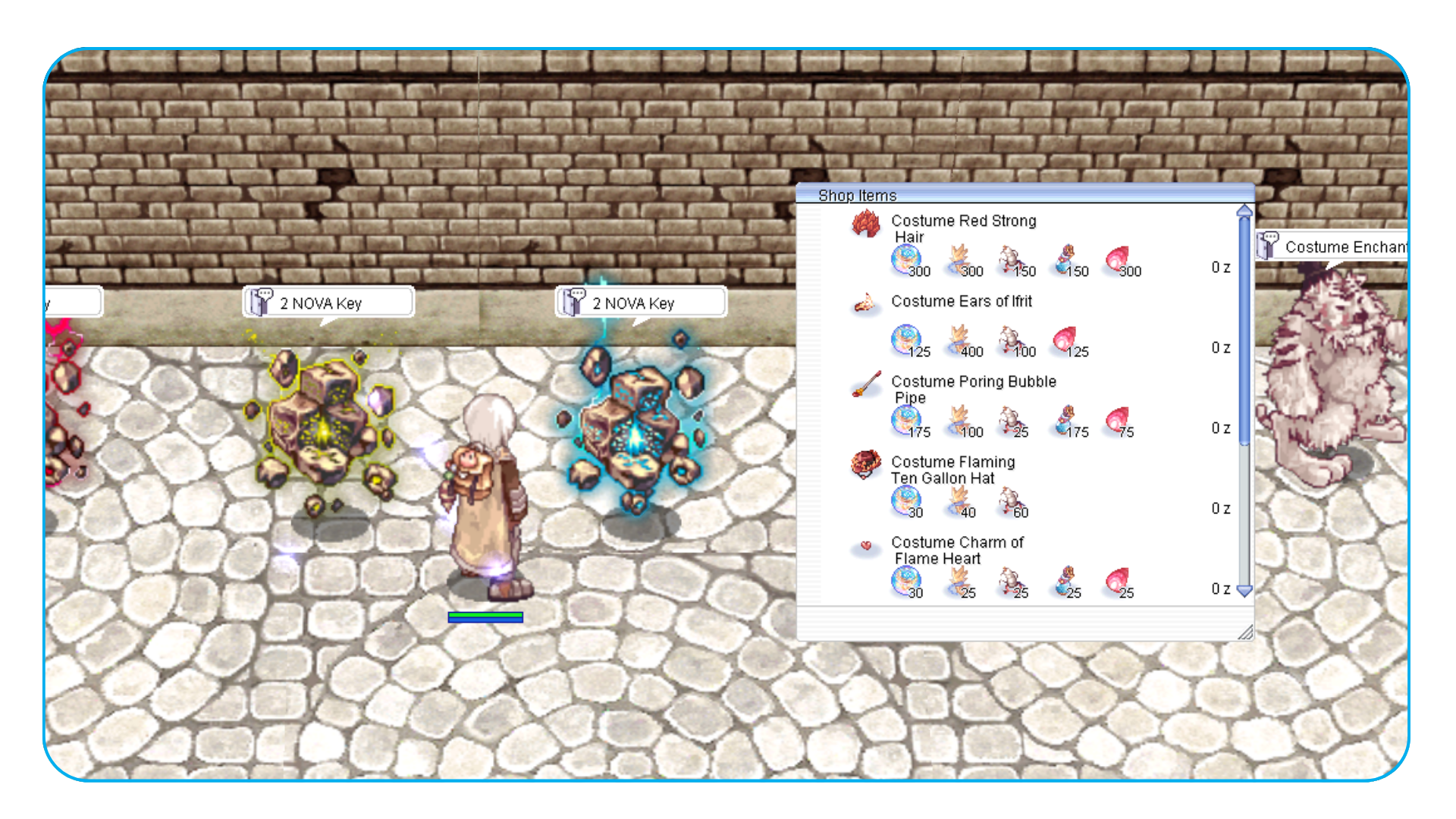Click the Shop Items window resize grip
The width and height of the screenshot is (1456, 819).
coord(1244,632)
